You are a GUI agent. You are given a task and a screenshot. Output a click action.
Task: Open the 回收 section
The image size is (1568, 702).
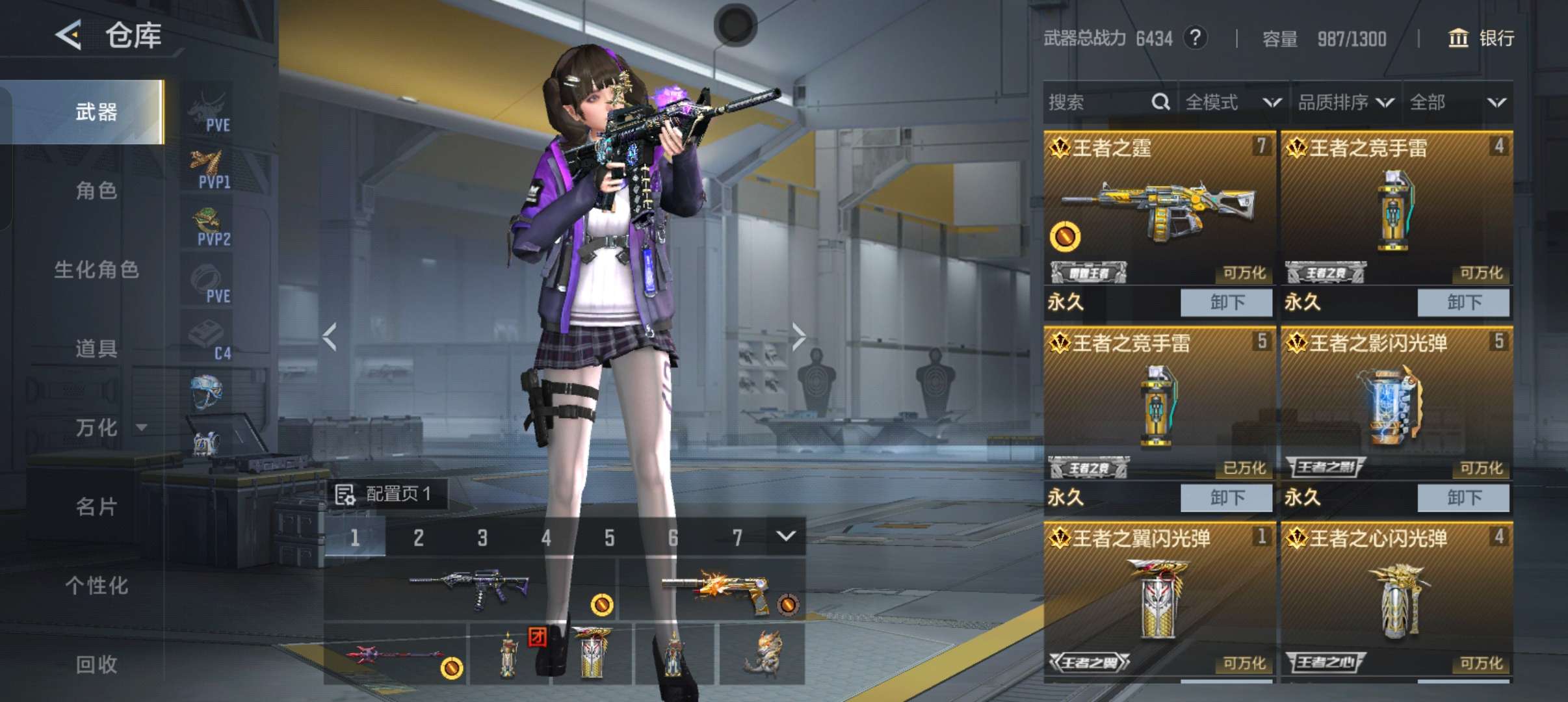click(96, 664)
